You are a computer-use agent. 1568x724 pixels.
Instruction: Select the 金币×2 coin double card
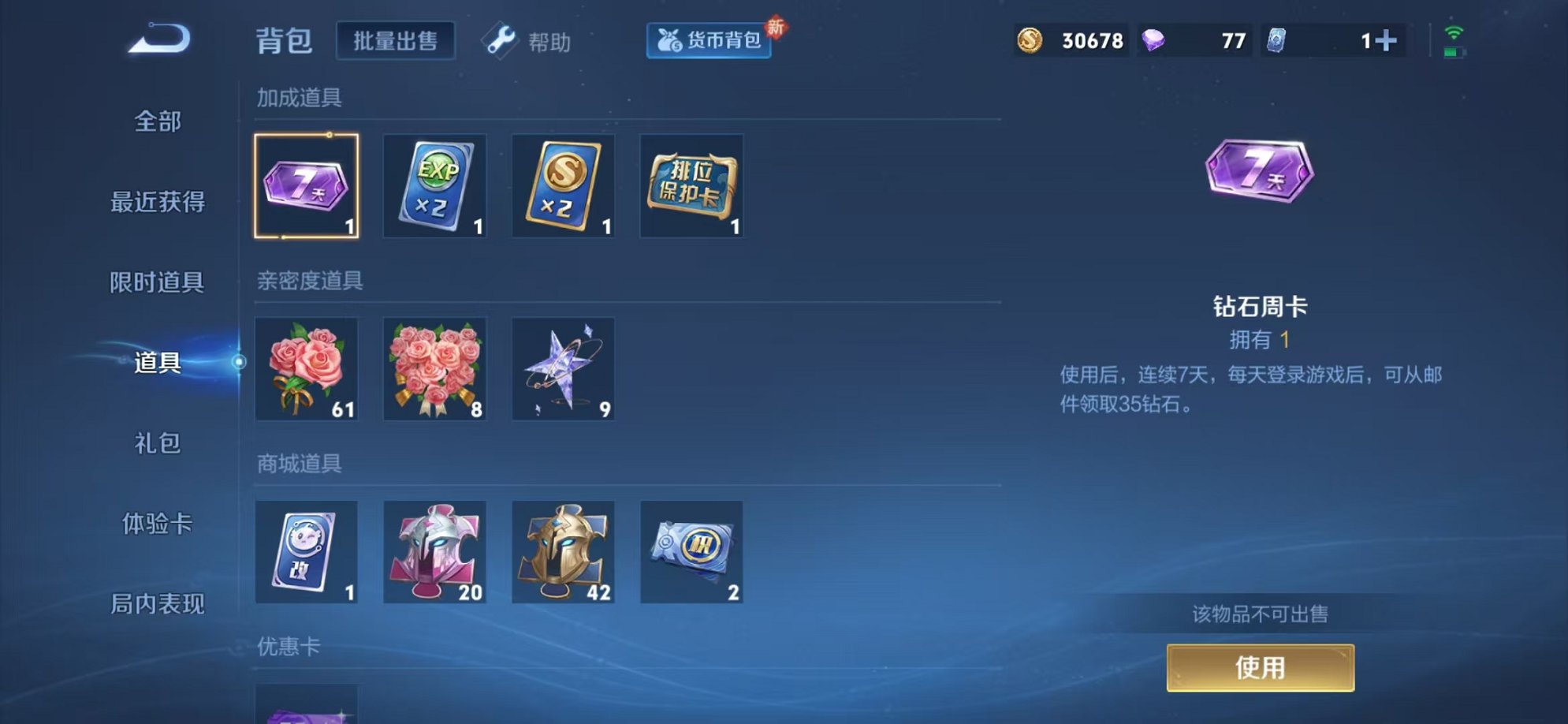562,187
